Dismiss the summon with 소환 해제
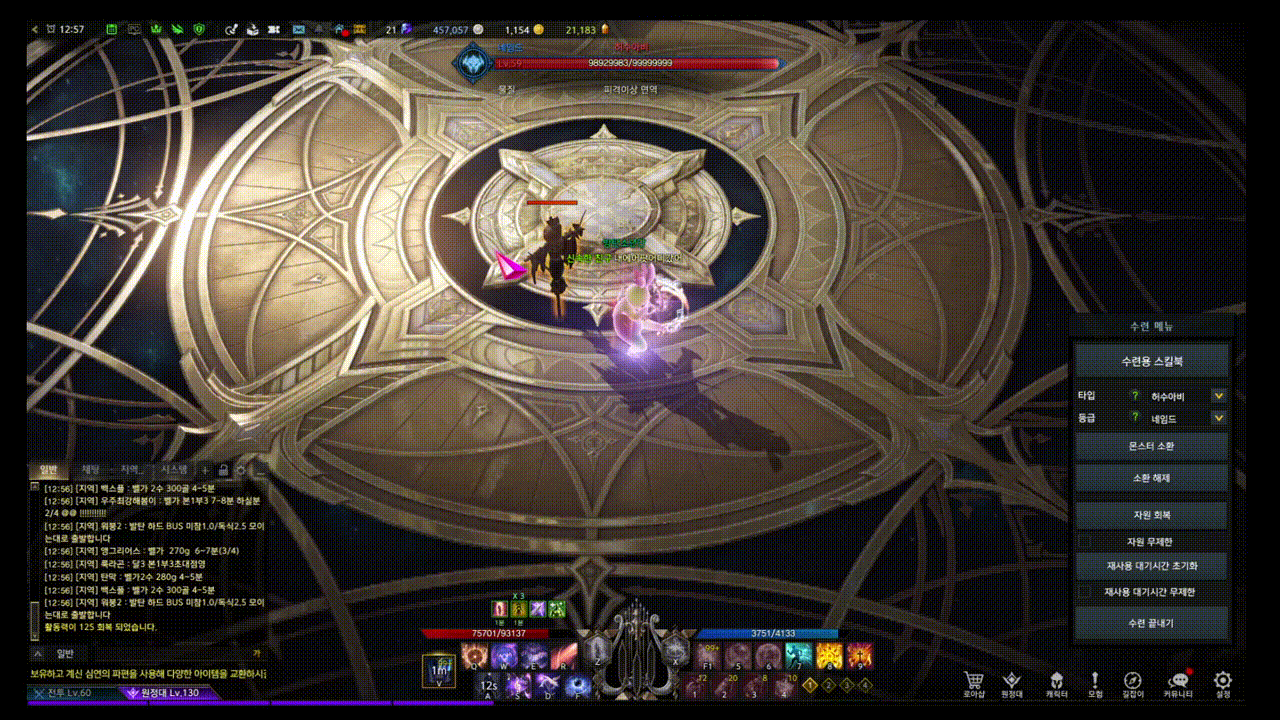1280x720 pixels. (1151, 478)
